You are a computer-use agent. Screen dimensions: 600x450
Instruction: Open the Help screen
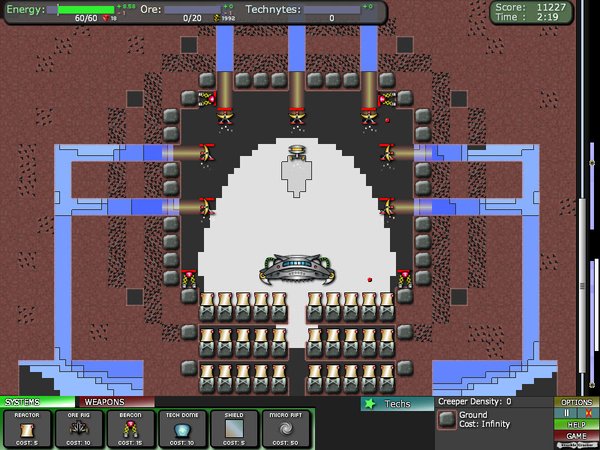pos(577,424)
